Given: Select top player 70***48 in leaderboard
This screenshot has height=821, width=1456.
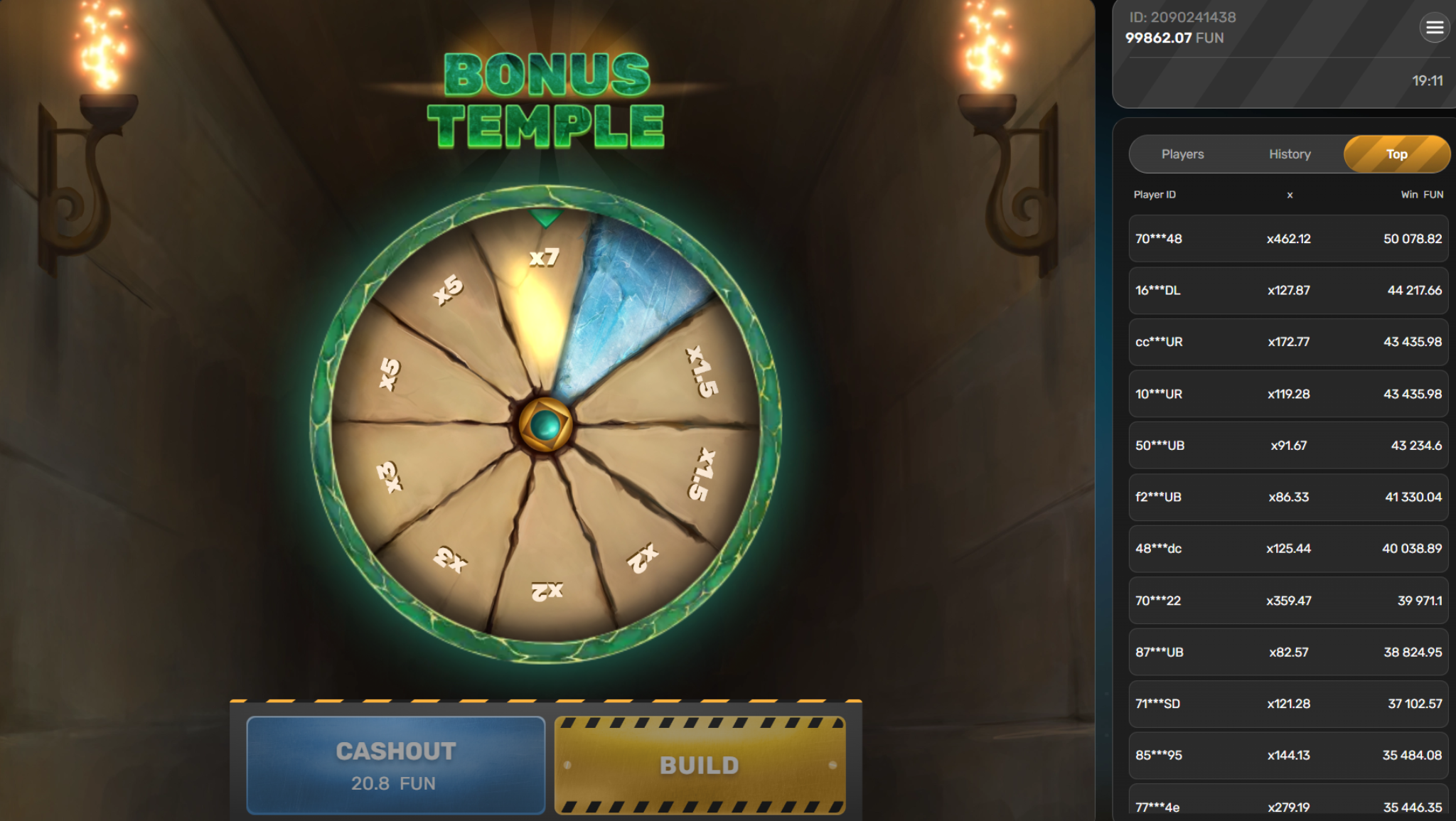Looking at the screenshot, I should pos(1288,239).
